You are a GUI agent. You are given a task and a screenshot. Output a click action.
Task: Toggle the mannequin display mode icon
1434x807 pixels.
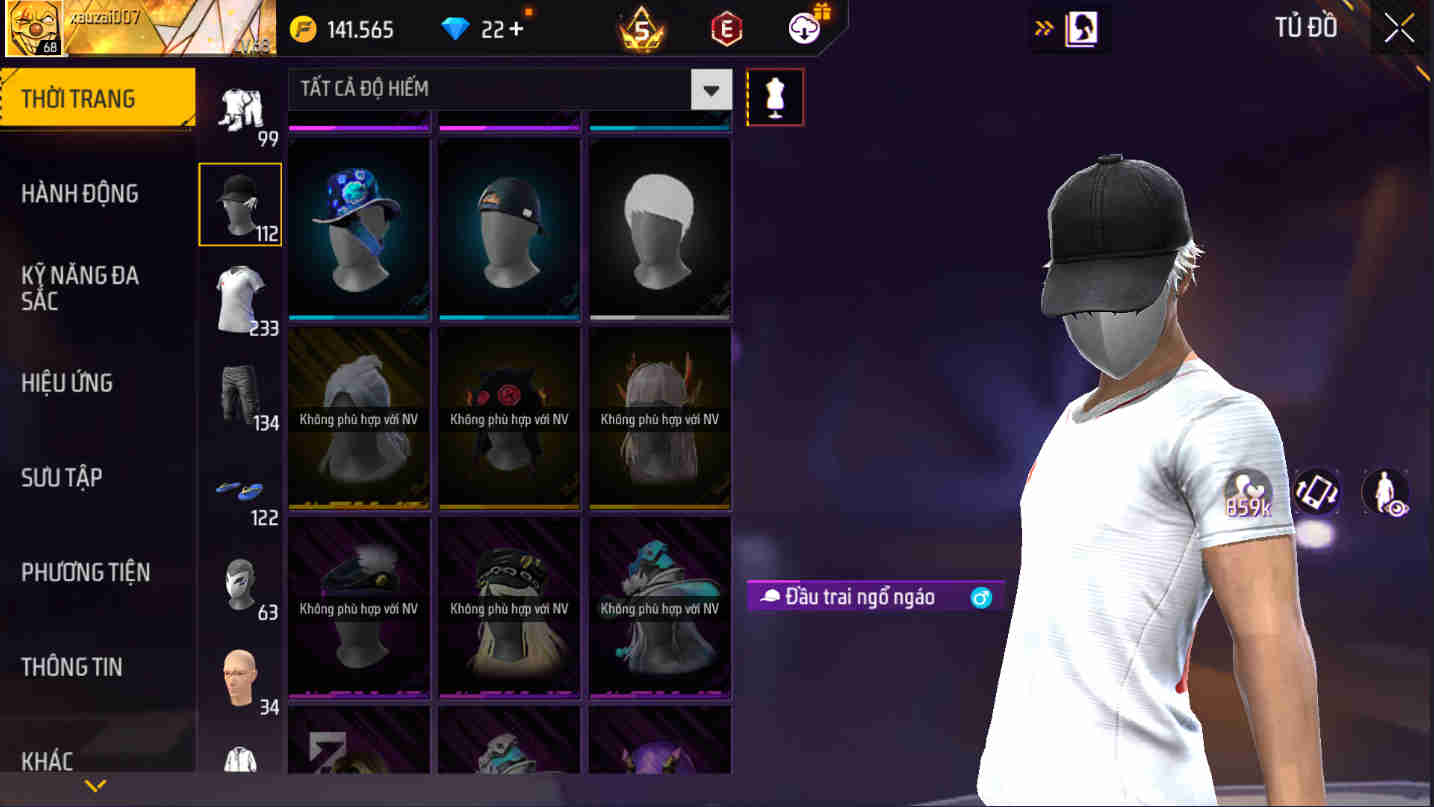(775, 96)
